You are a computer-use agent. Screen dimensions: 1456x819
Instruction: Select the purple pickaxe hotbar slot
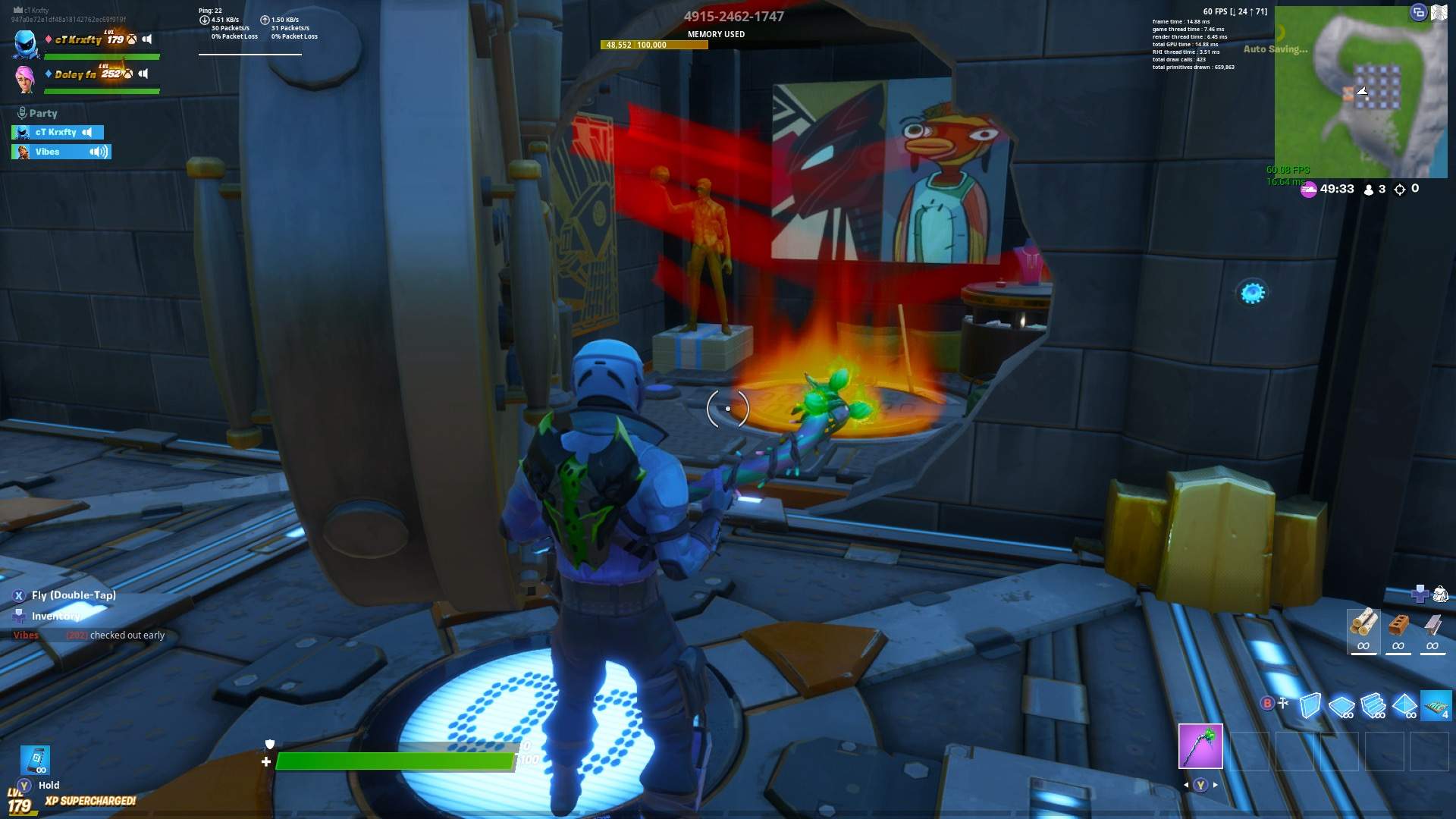pos(1200,746)
